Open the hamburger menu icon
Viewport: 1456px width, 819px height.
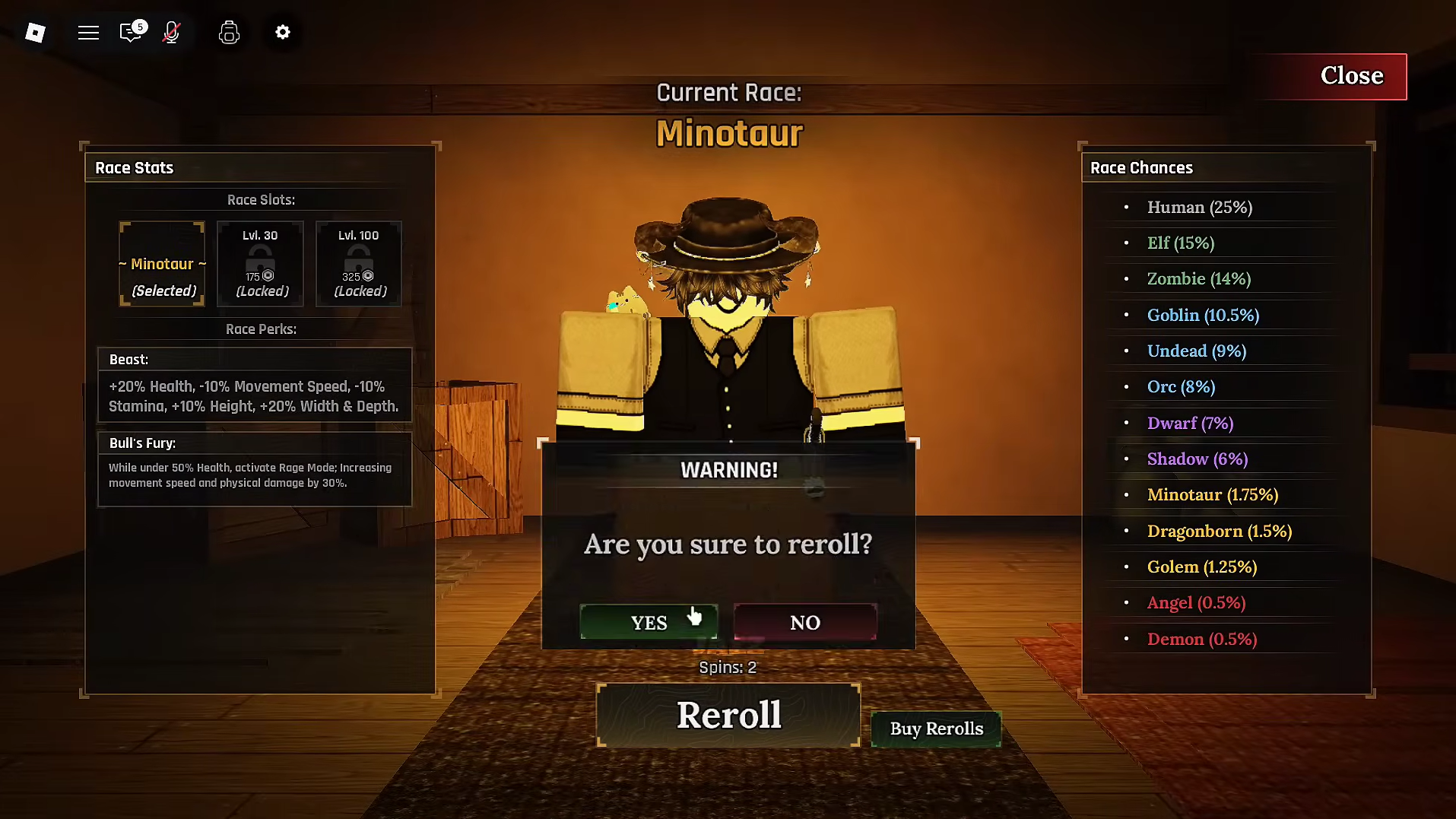pos(88,32)
